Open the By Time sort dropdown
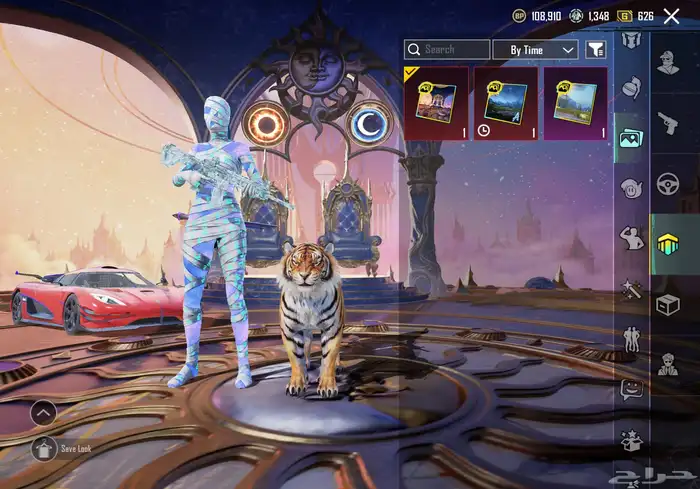The image size is (700, 489). [535, 49]
